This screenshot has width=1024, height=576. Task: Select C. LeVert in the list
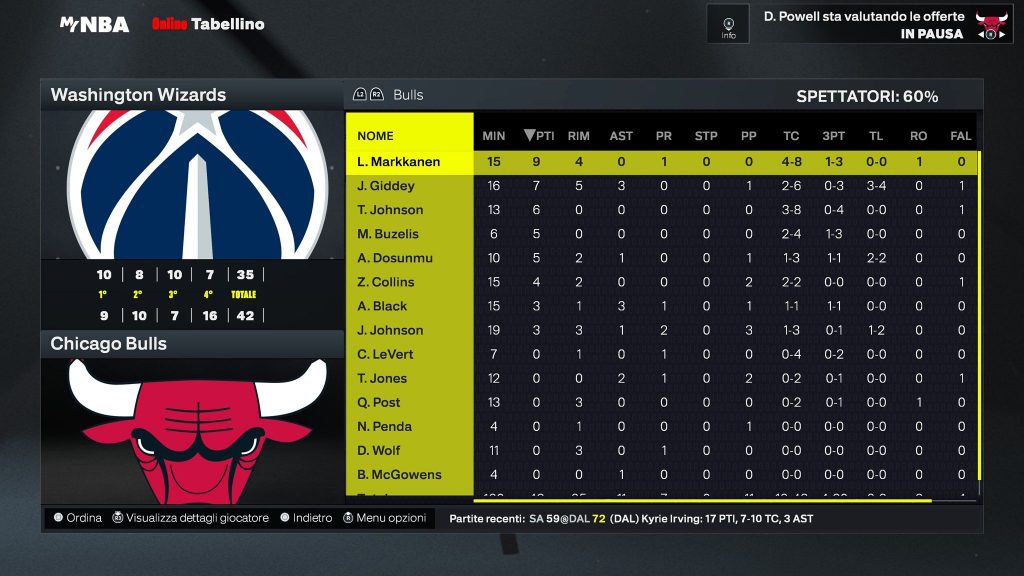point(385,354)
